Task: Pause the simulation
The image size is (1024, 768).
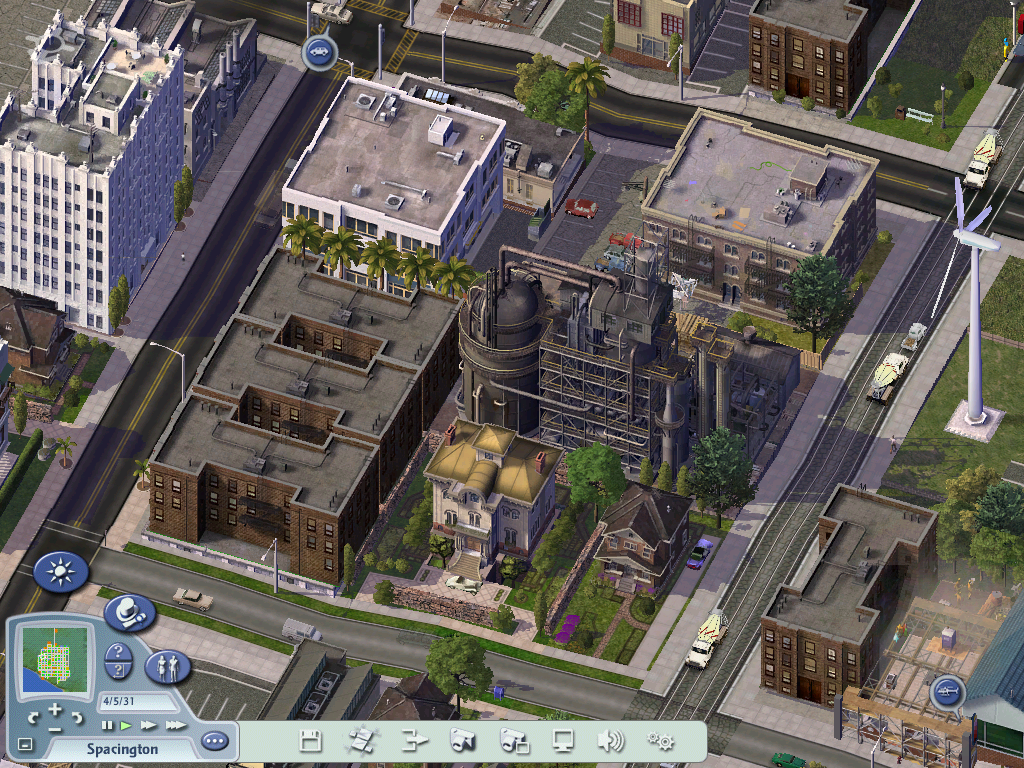Action: click(106, 724)
